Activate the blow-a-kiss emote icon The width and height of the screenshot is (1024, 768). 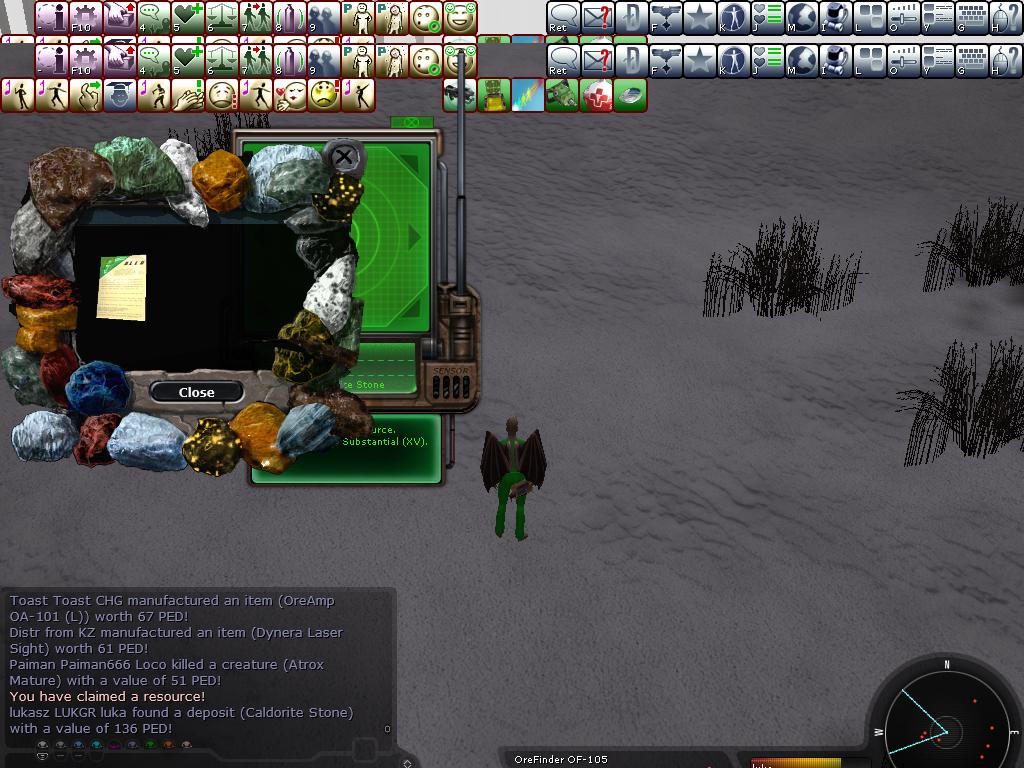pyautogui.click(x=290, y=96)
